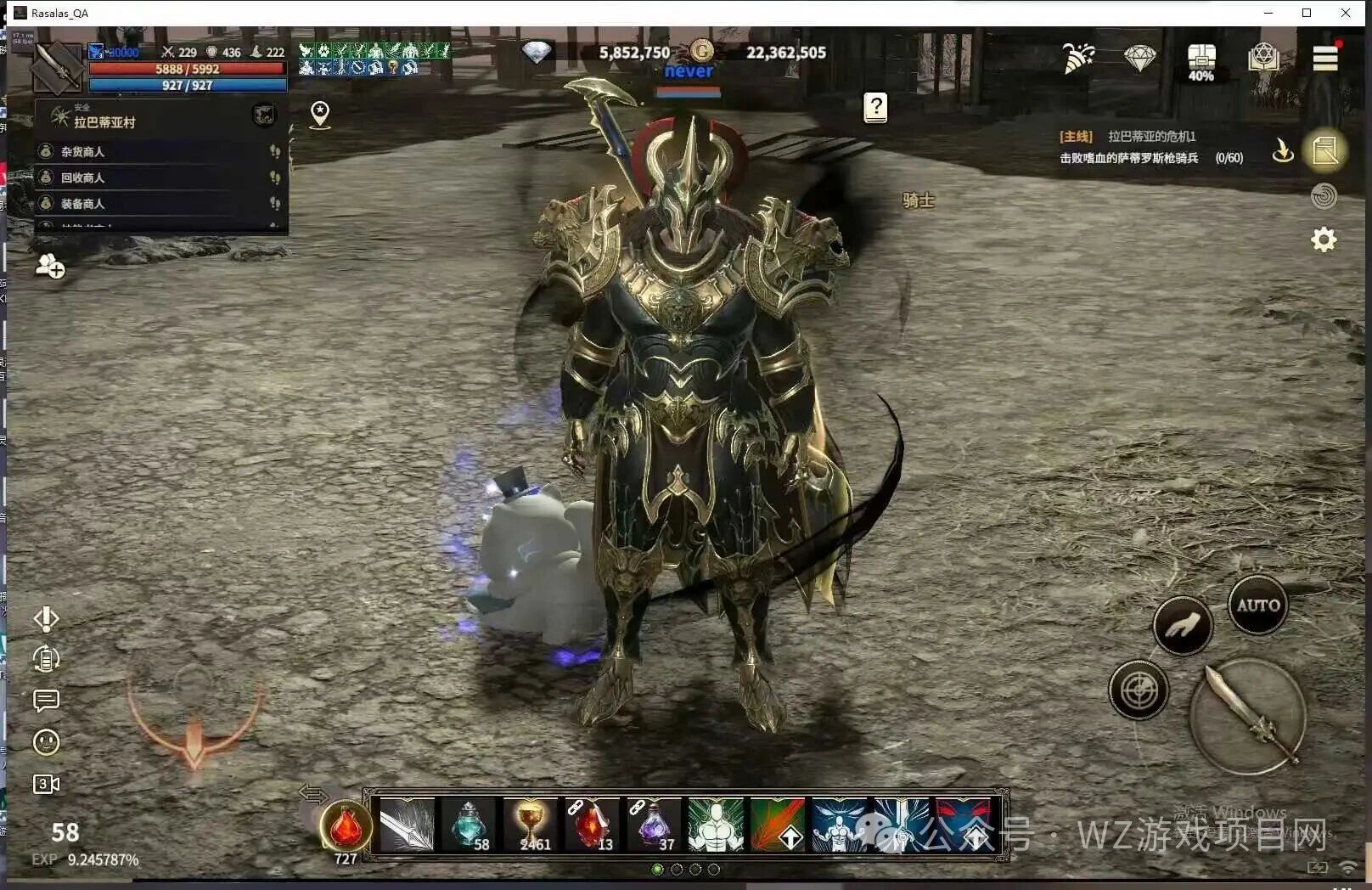
Task: Select the 杂货商人 merchant entry
Action: [82, 152]
